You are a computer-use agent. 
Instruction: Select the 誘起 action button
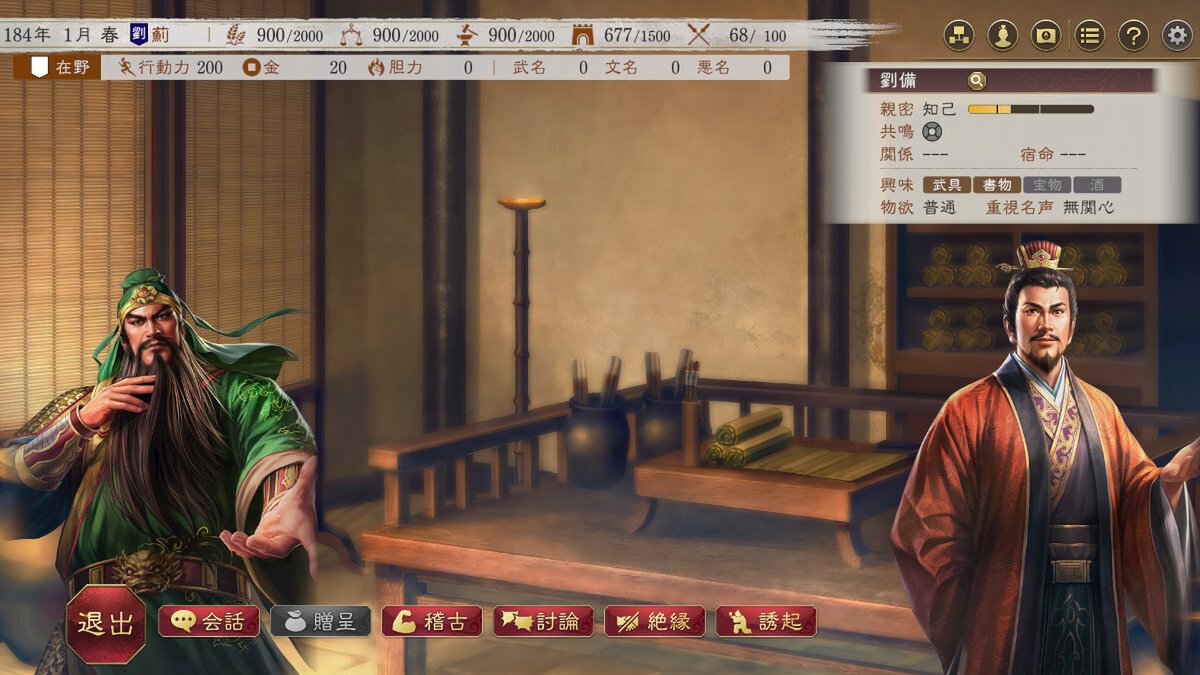[766, 621]
